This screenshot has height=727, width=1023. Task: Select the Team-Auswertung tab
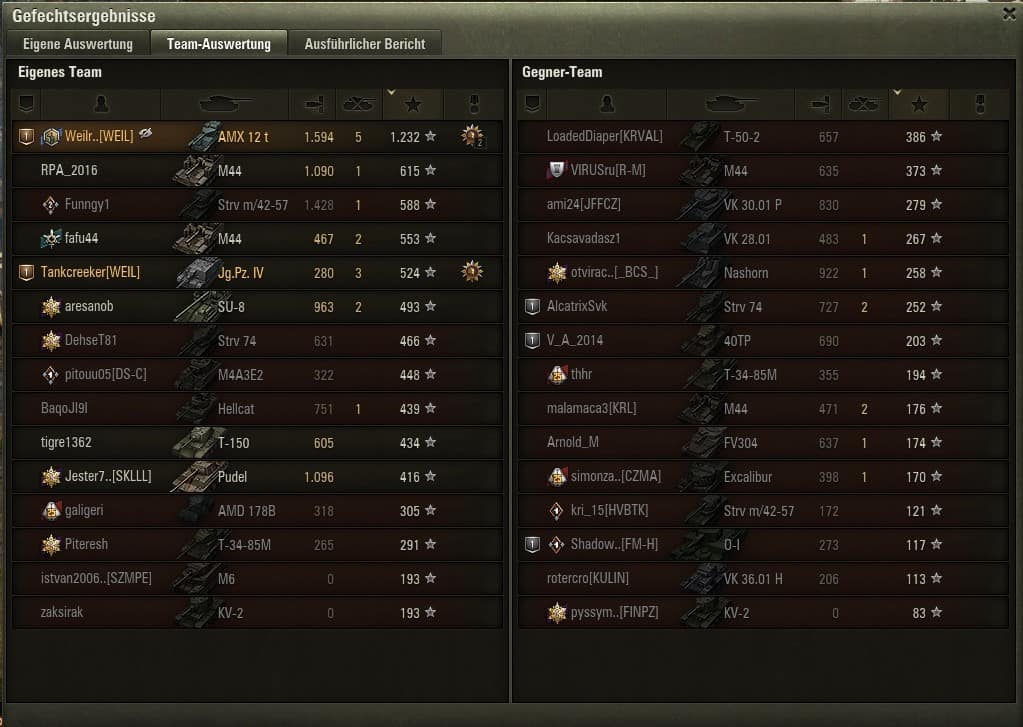pyautogui.click(x=218, y=44)
